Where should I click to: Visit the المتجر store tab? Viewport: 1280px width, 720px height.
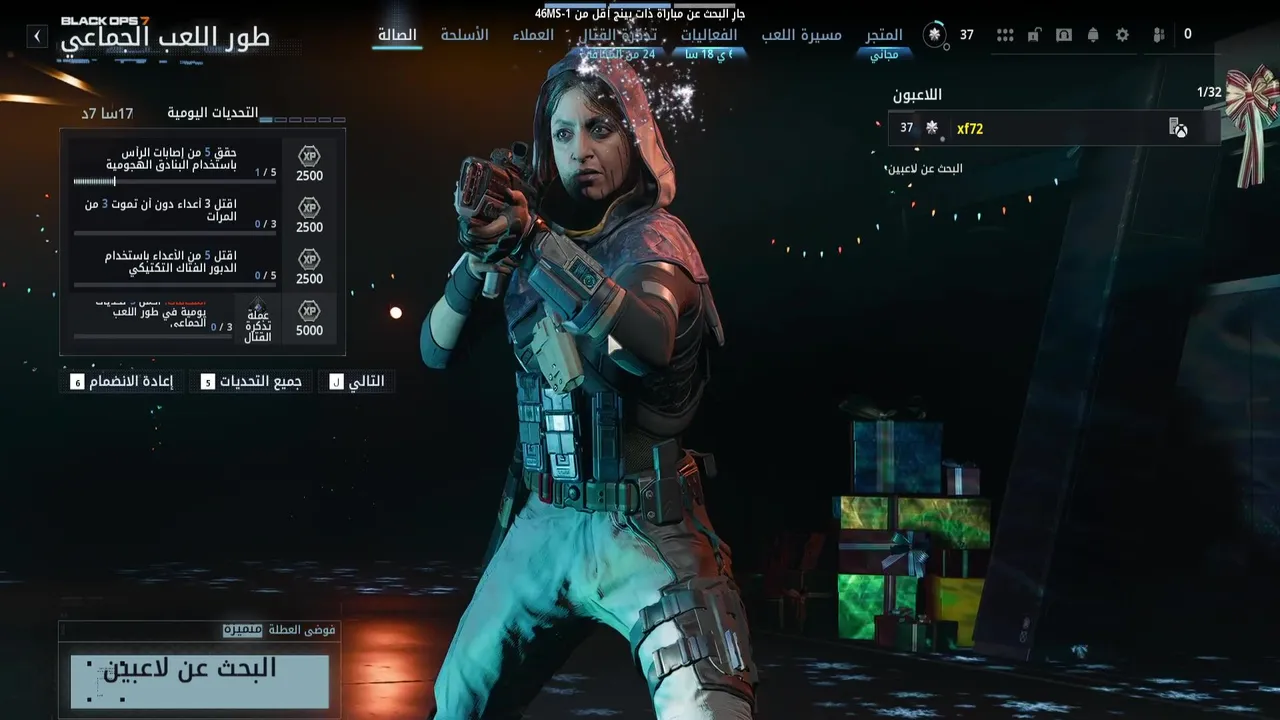(884, 35)
